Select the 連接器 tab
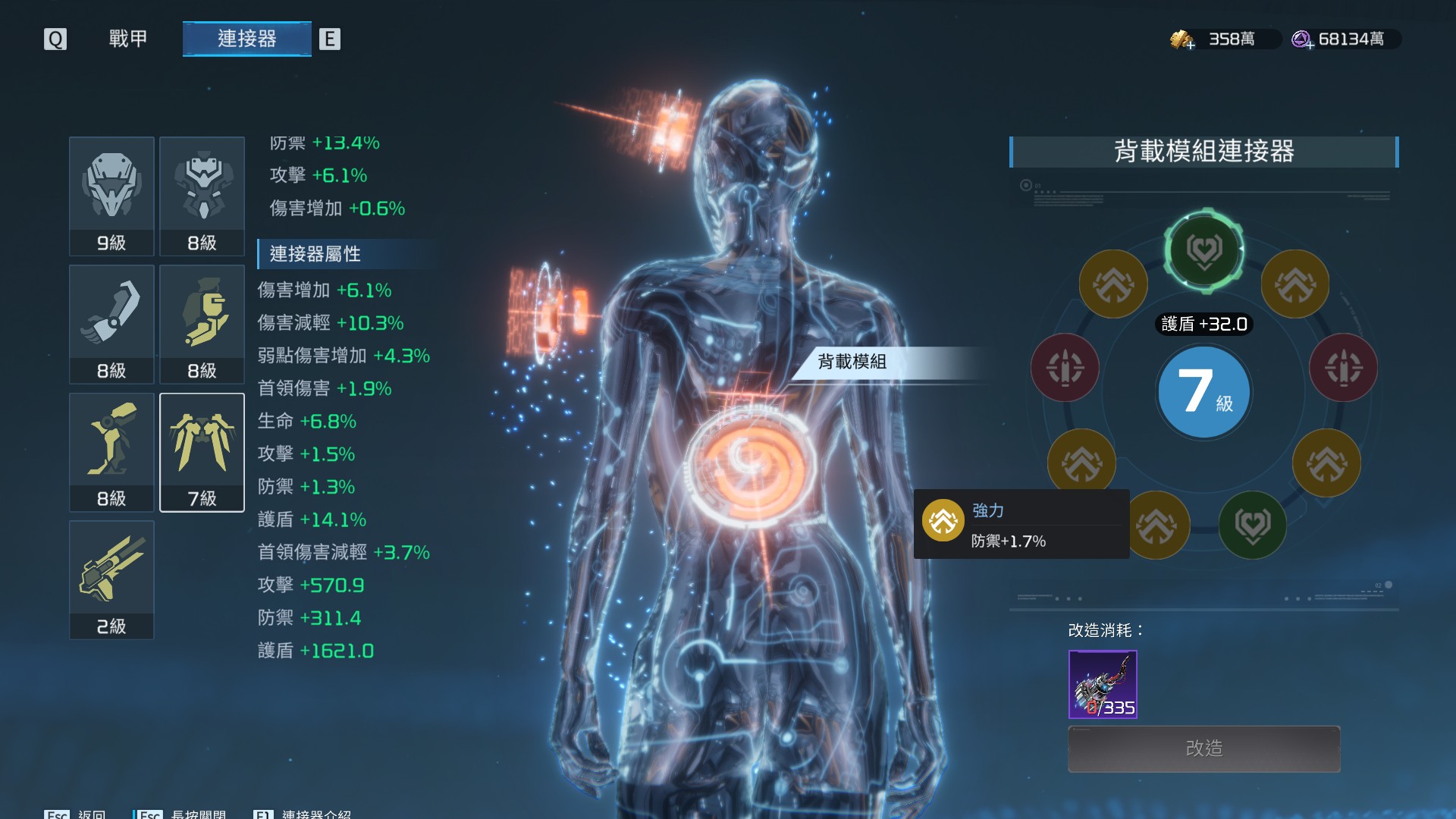1456x819 pixels. 246,39
